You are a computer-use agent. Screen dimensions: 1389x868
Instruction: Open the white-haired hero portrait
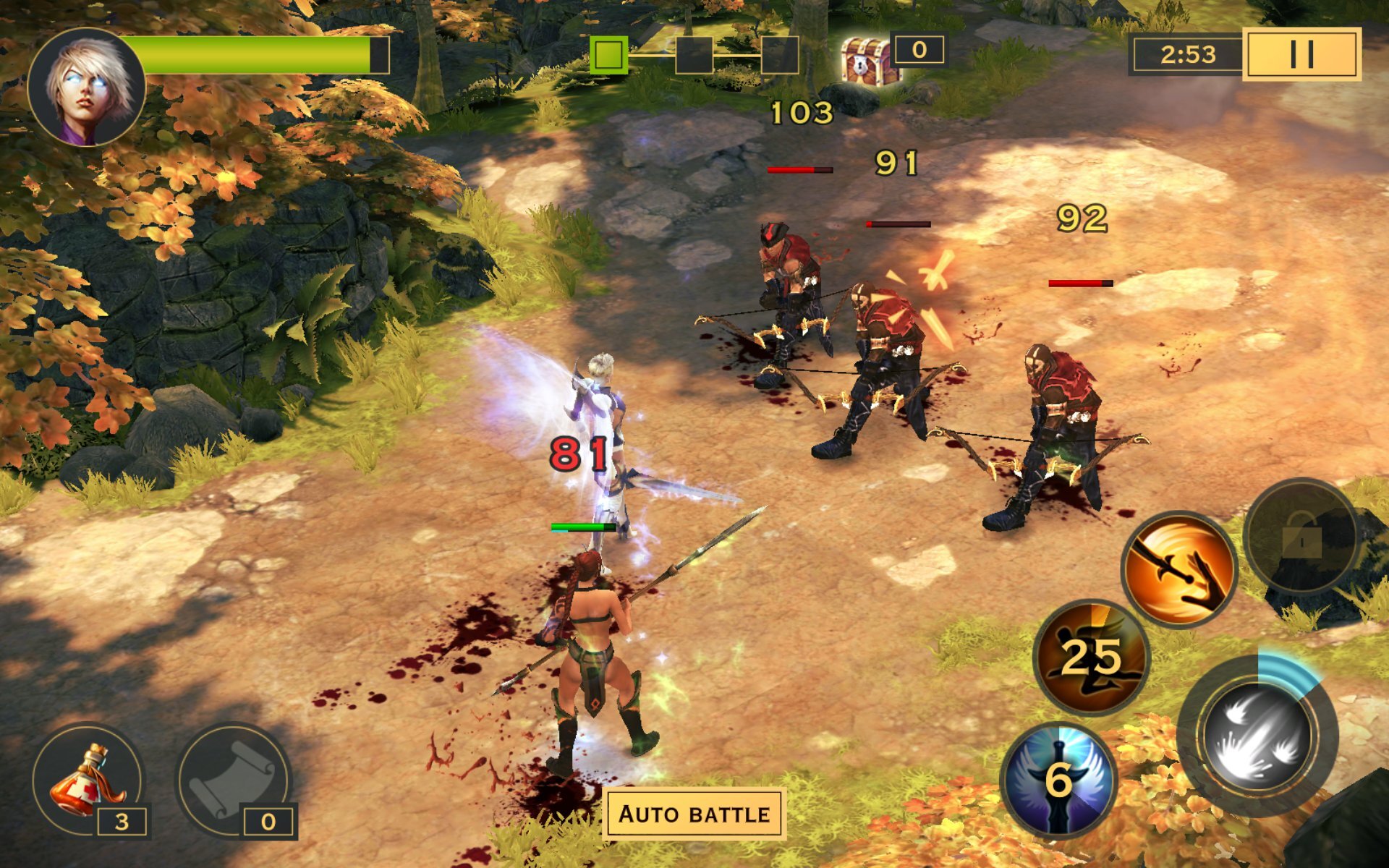click(x=87, y=87)
